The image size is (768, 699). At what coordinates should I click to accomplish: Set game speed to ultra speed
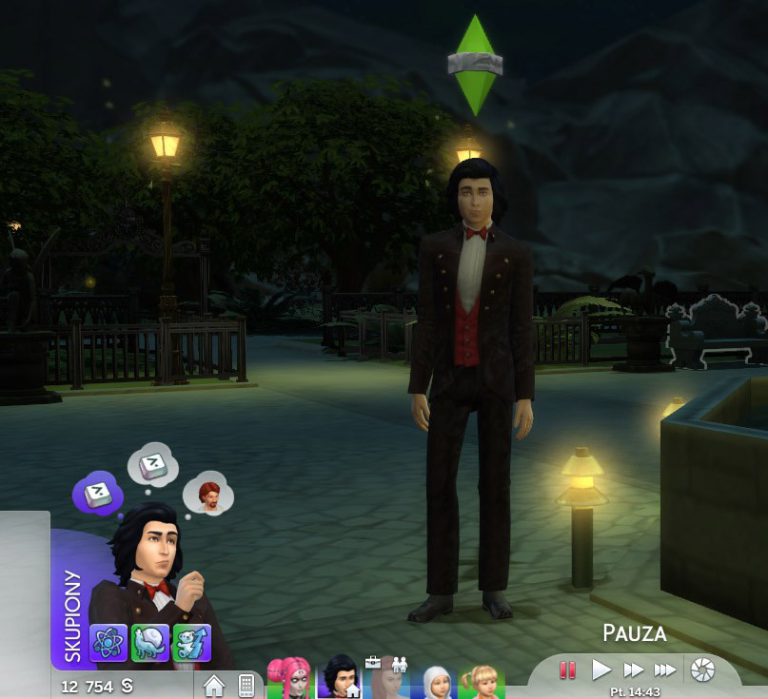tap(665, 670)
